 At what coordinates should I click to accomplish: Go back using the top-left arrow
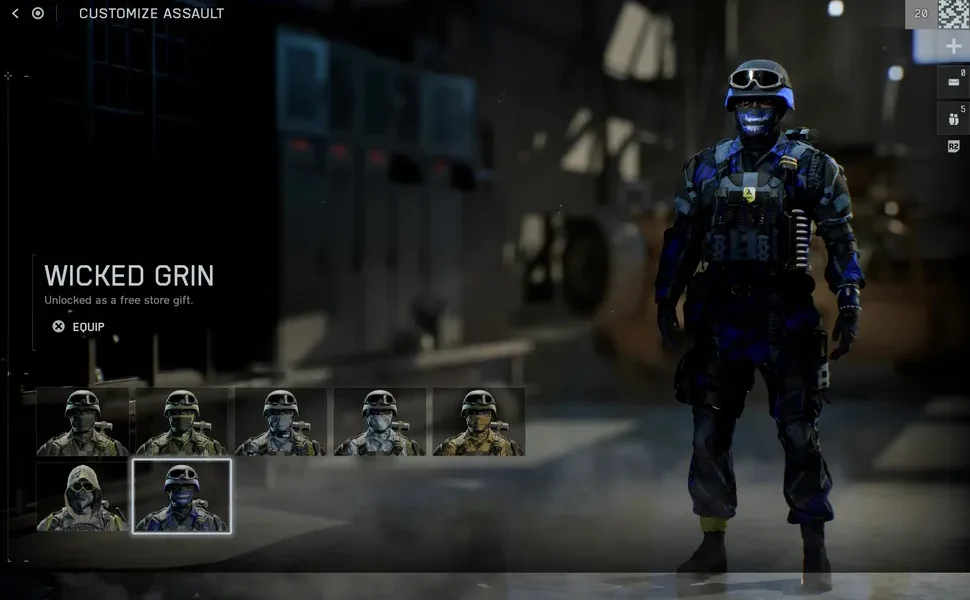[x=15, y=14]
